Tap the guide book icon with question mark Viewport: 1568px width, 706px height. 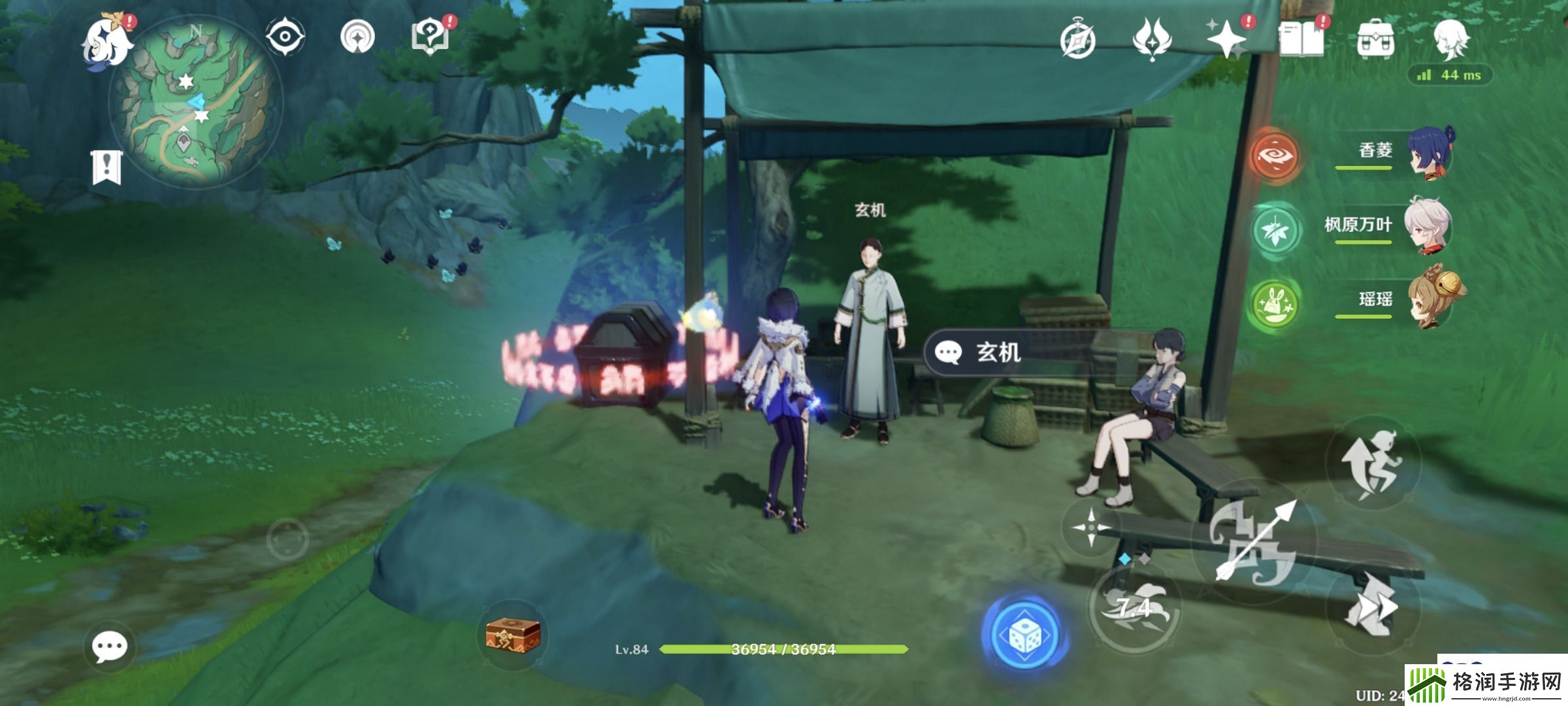click(x=430, y=36)
